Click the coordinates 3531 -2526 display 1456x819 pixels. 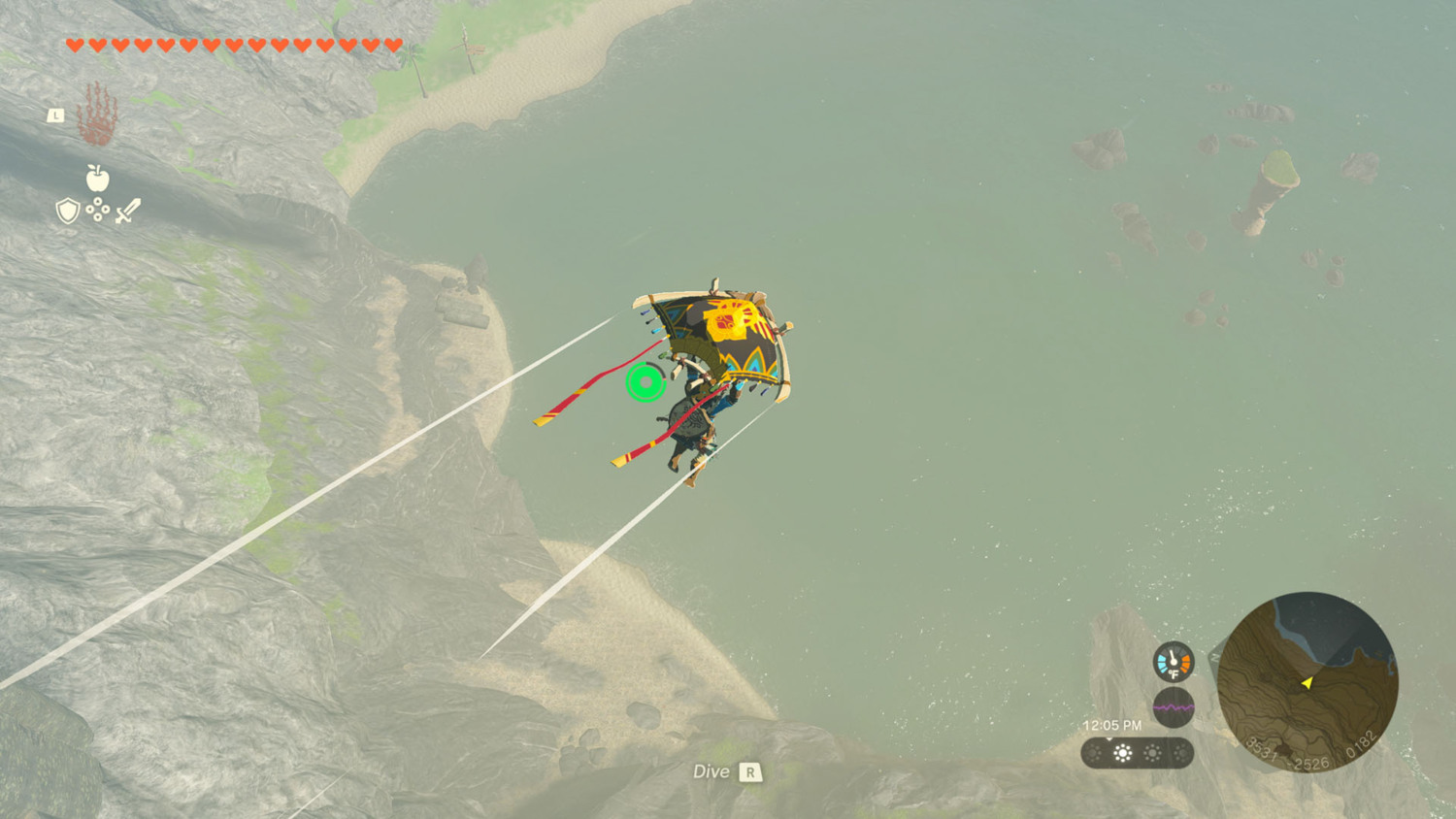coord(1288,754)
